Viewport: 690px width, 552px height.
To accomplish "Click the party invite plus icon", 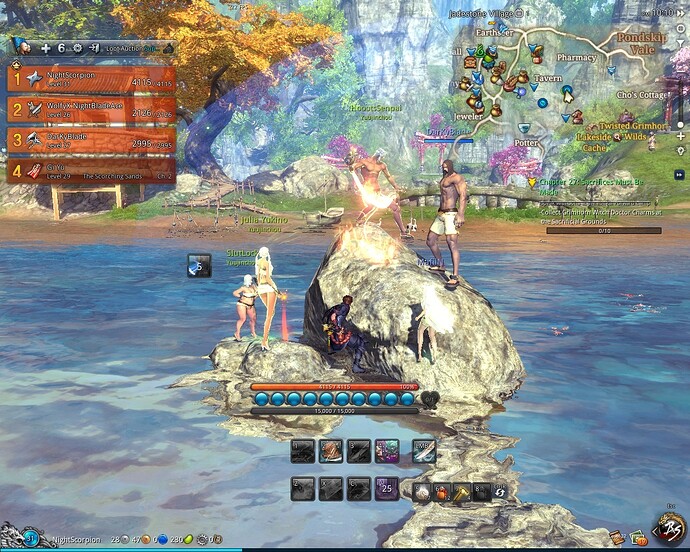I will [x=45, y=47].
